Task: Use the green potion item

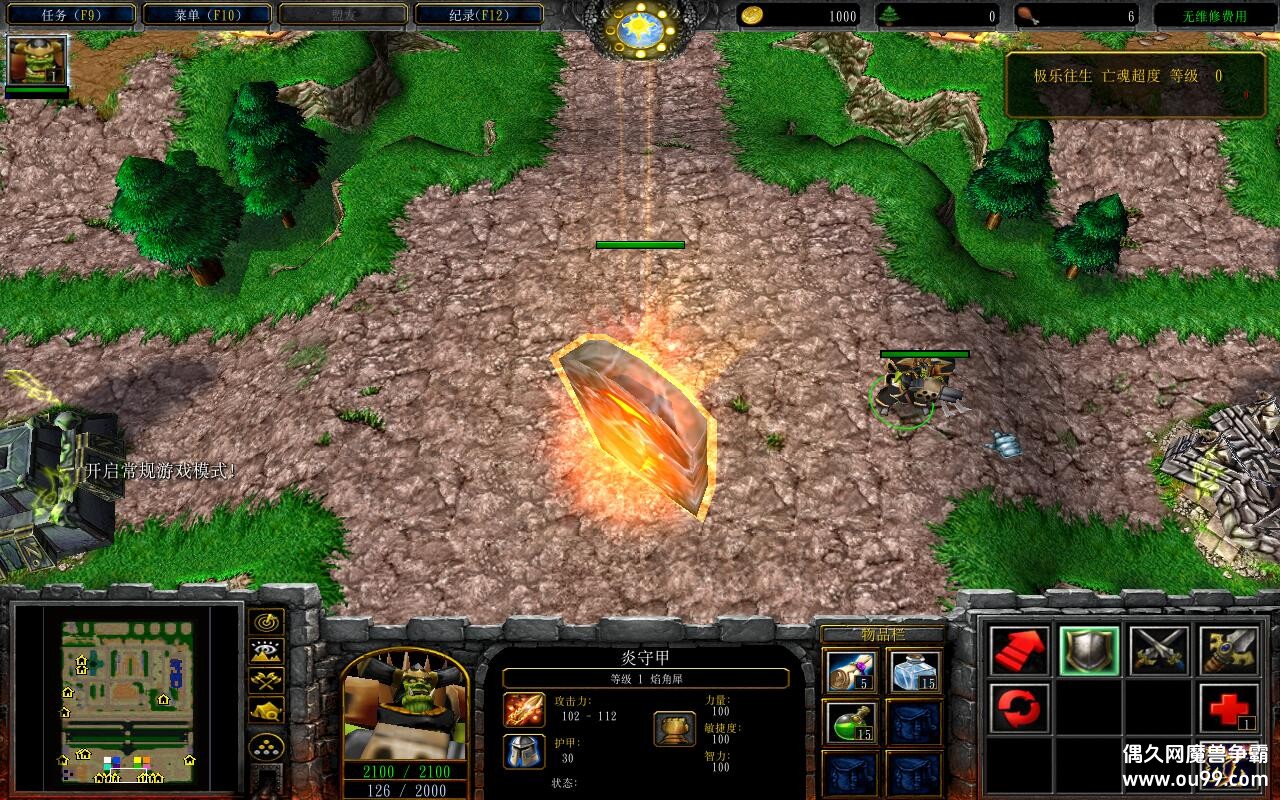Action: click(852, 722)
